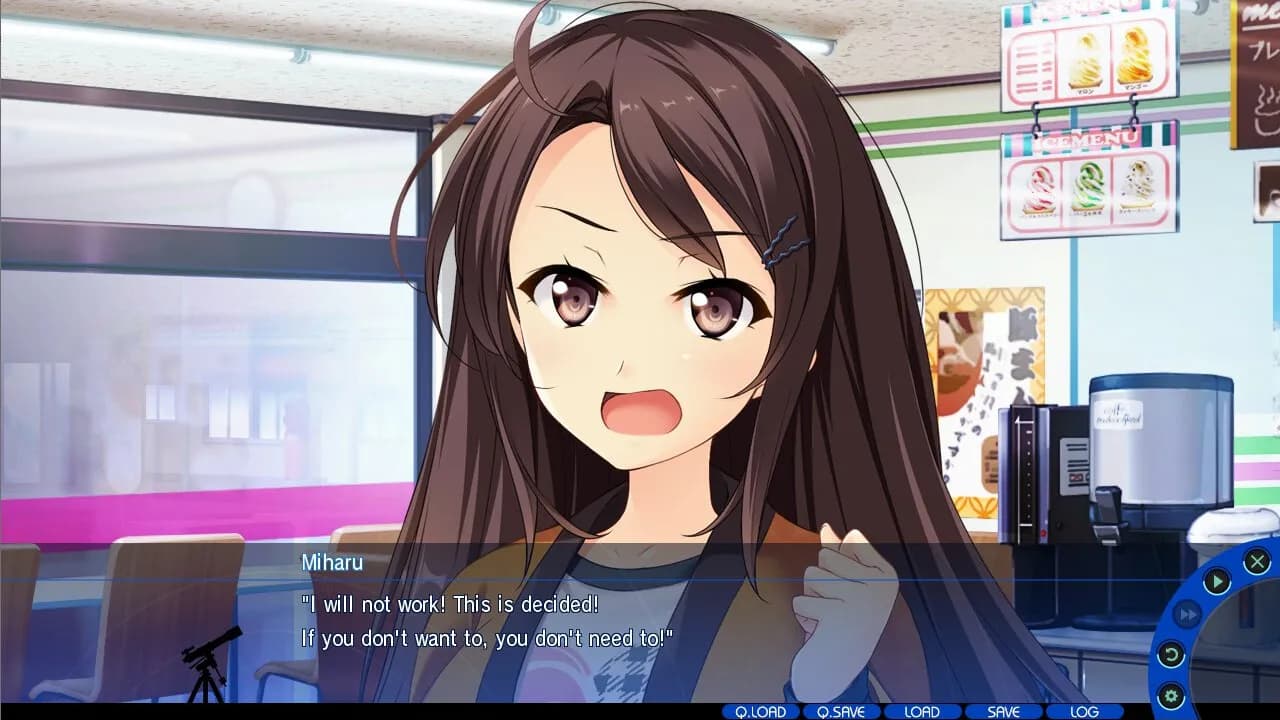Click Miharu's name label above the dialogue
The height and width of the screenshot is (720, 1280).
click(332, 563)
